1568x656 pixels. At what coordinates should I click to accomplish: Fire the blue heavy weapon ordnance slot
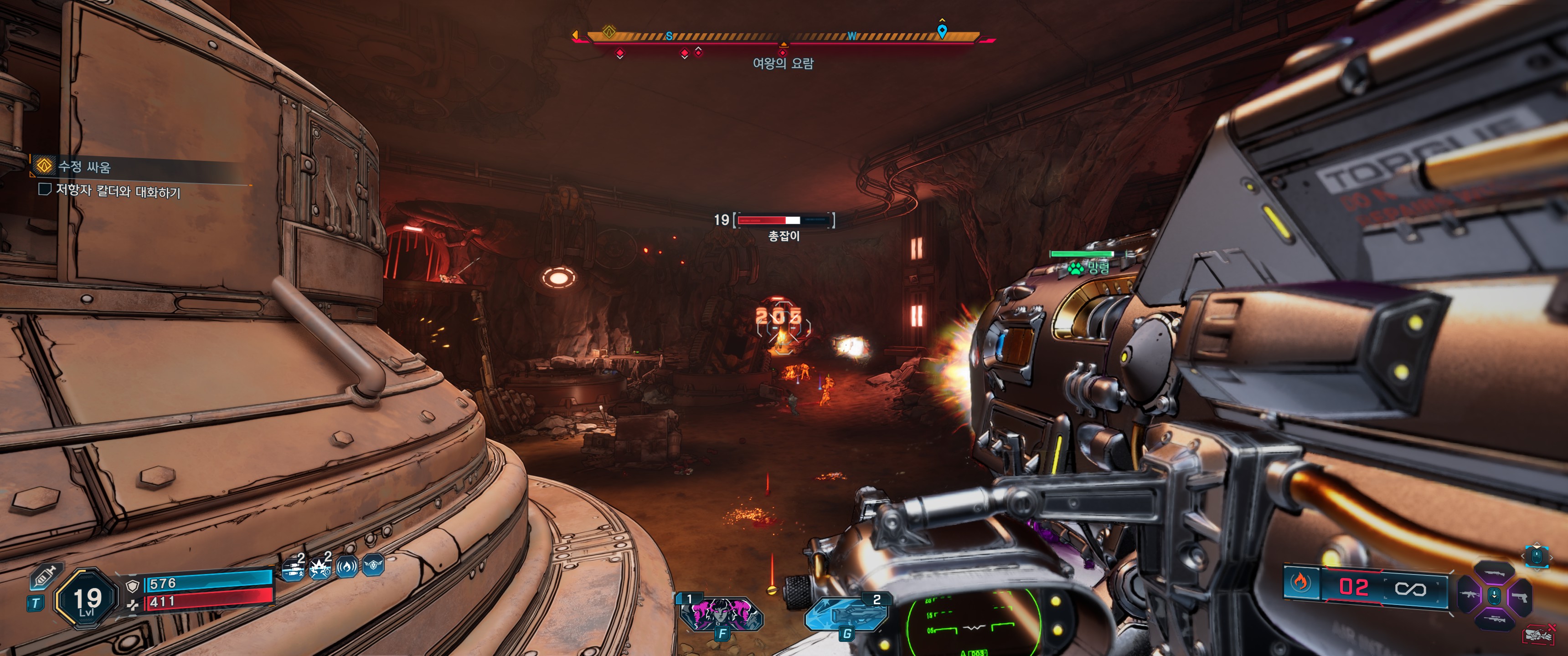(x=846, y=615)
